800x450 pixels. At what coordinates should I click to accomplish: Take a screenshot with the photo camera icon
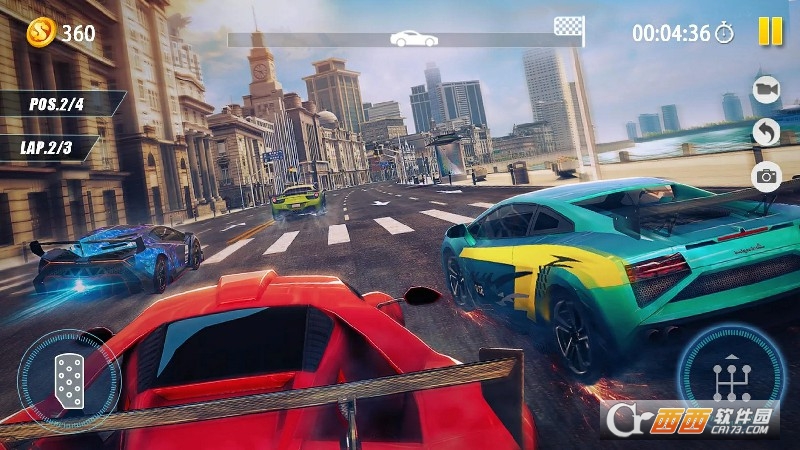point(766,177)
